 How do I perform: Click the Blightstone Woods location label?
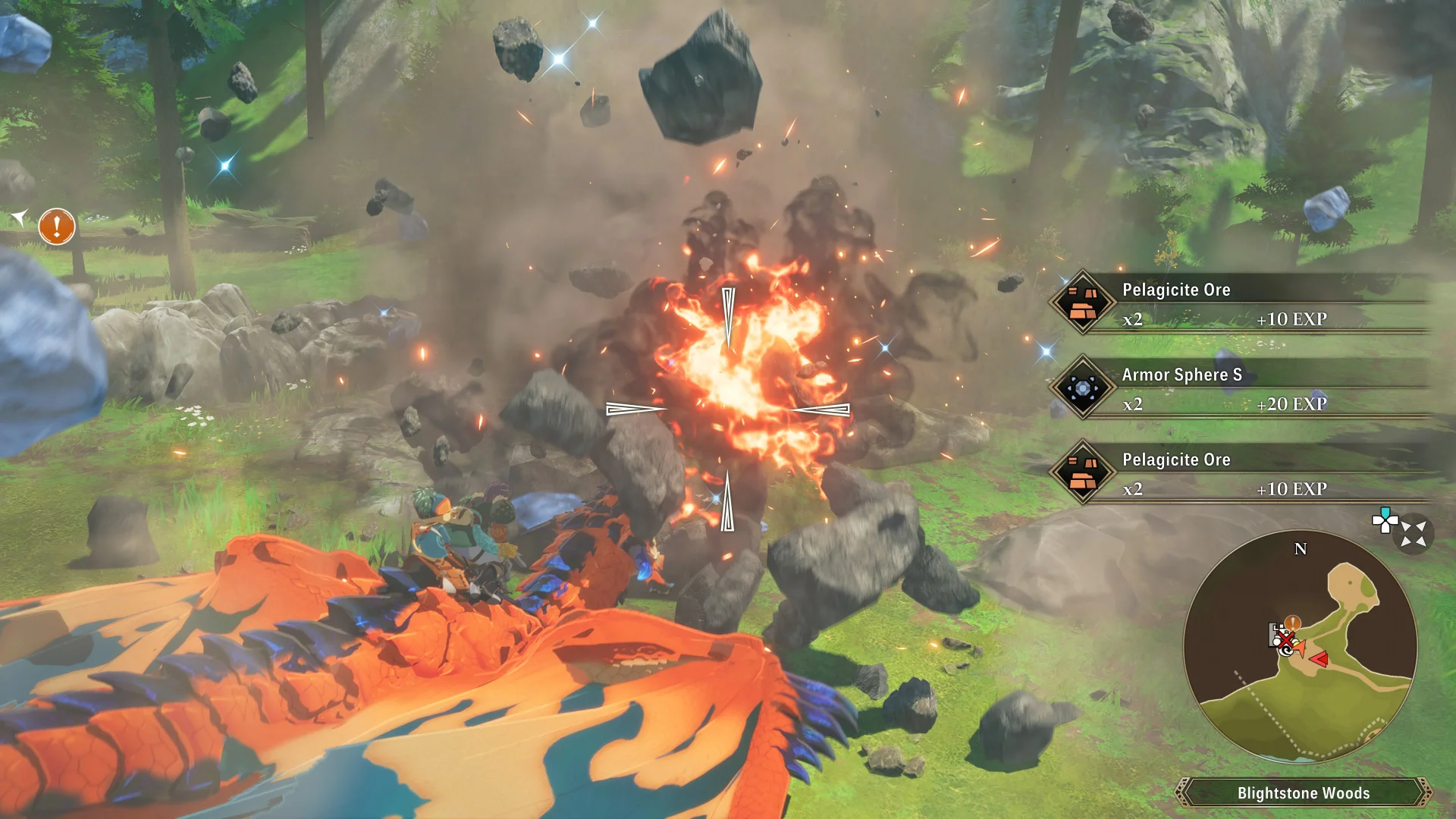(1303, 792)
